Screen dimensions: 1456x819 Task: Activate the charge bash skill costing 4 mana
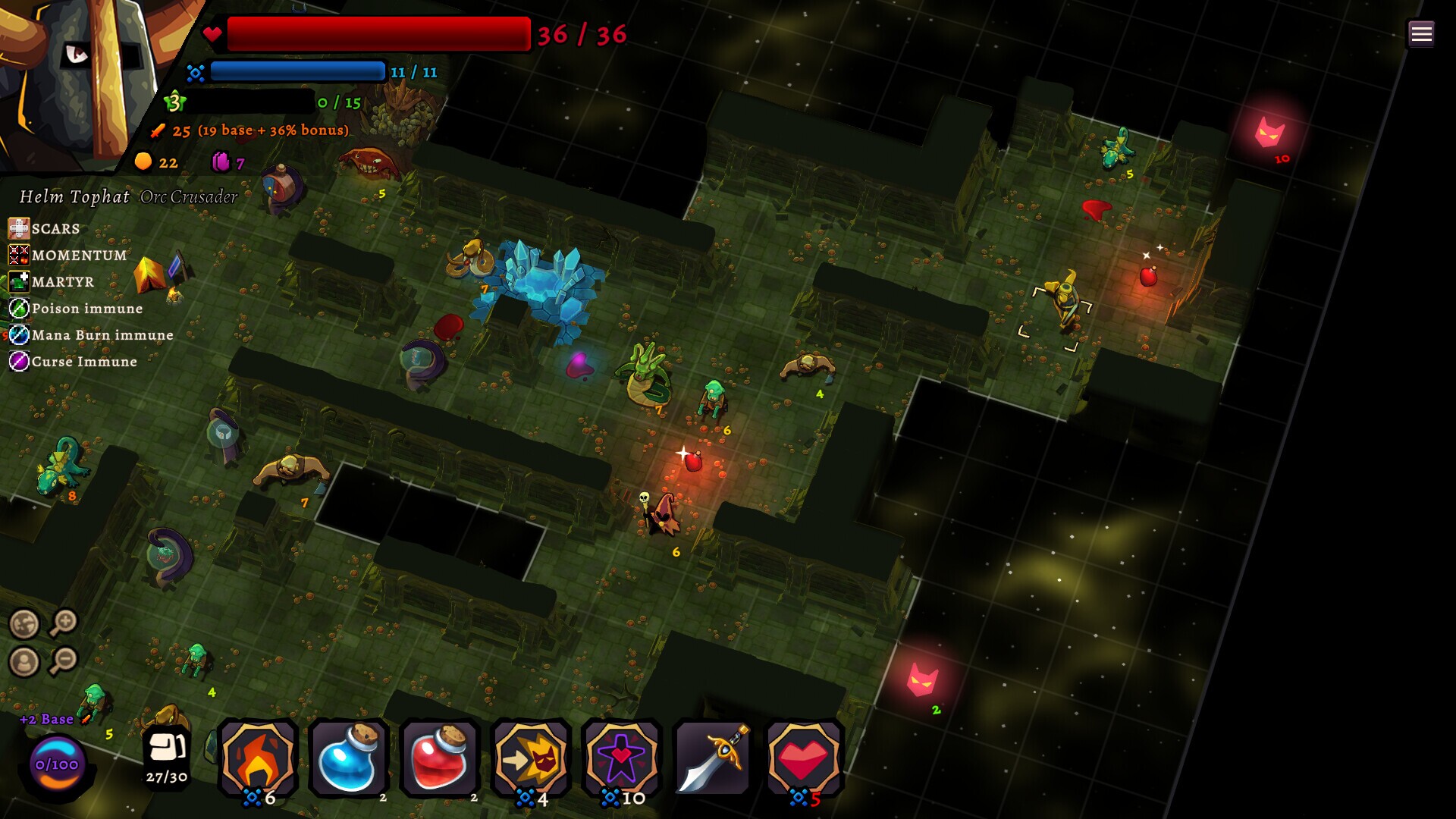pyautogui.click(x=531, y=758)
